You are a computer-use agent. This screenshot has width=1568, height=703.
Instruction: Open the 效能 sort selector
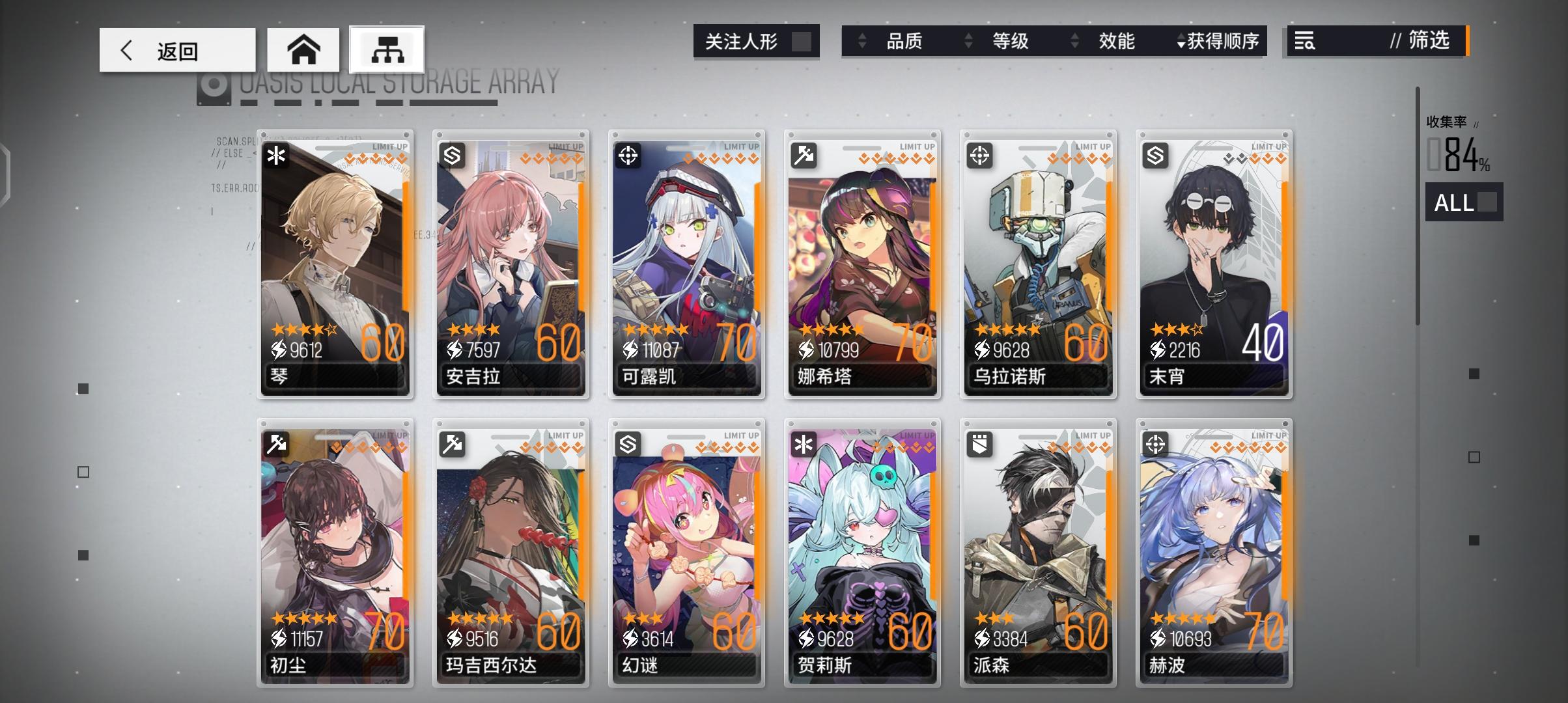pos(1075,41)
